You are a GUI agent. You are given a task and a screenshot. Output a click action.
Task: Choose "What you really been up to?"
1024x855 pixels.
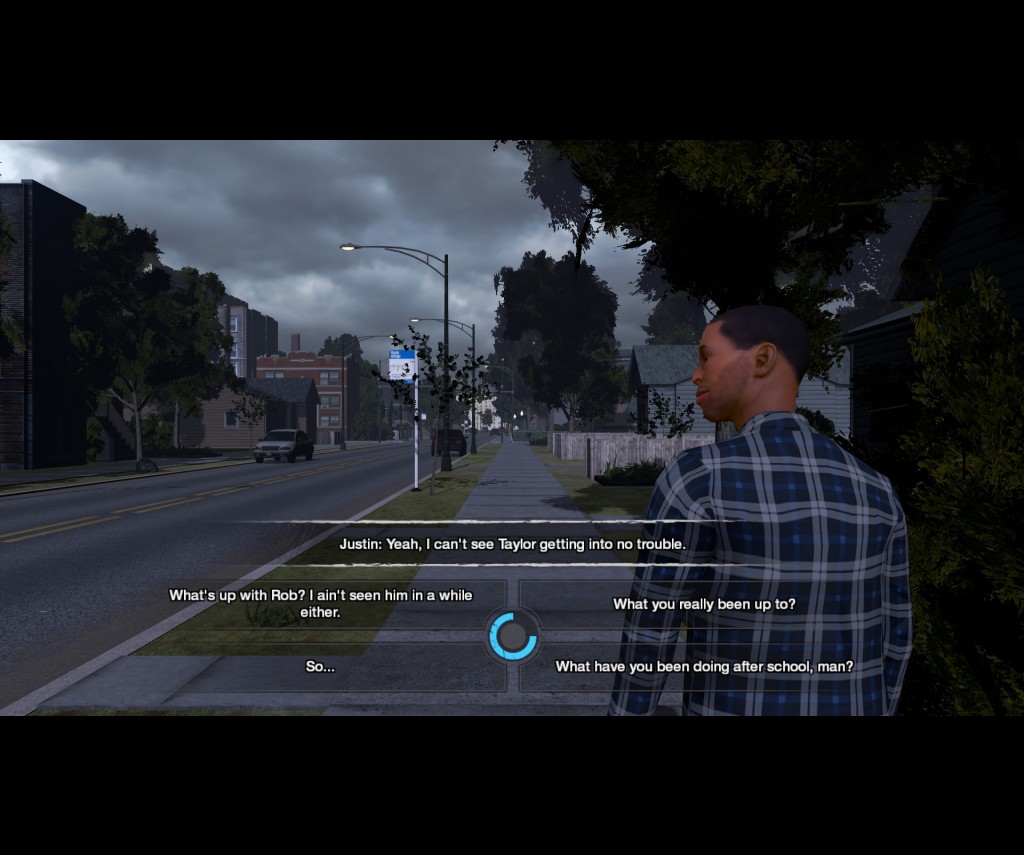click(704, 604)
